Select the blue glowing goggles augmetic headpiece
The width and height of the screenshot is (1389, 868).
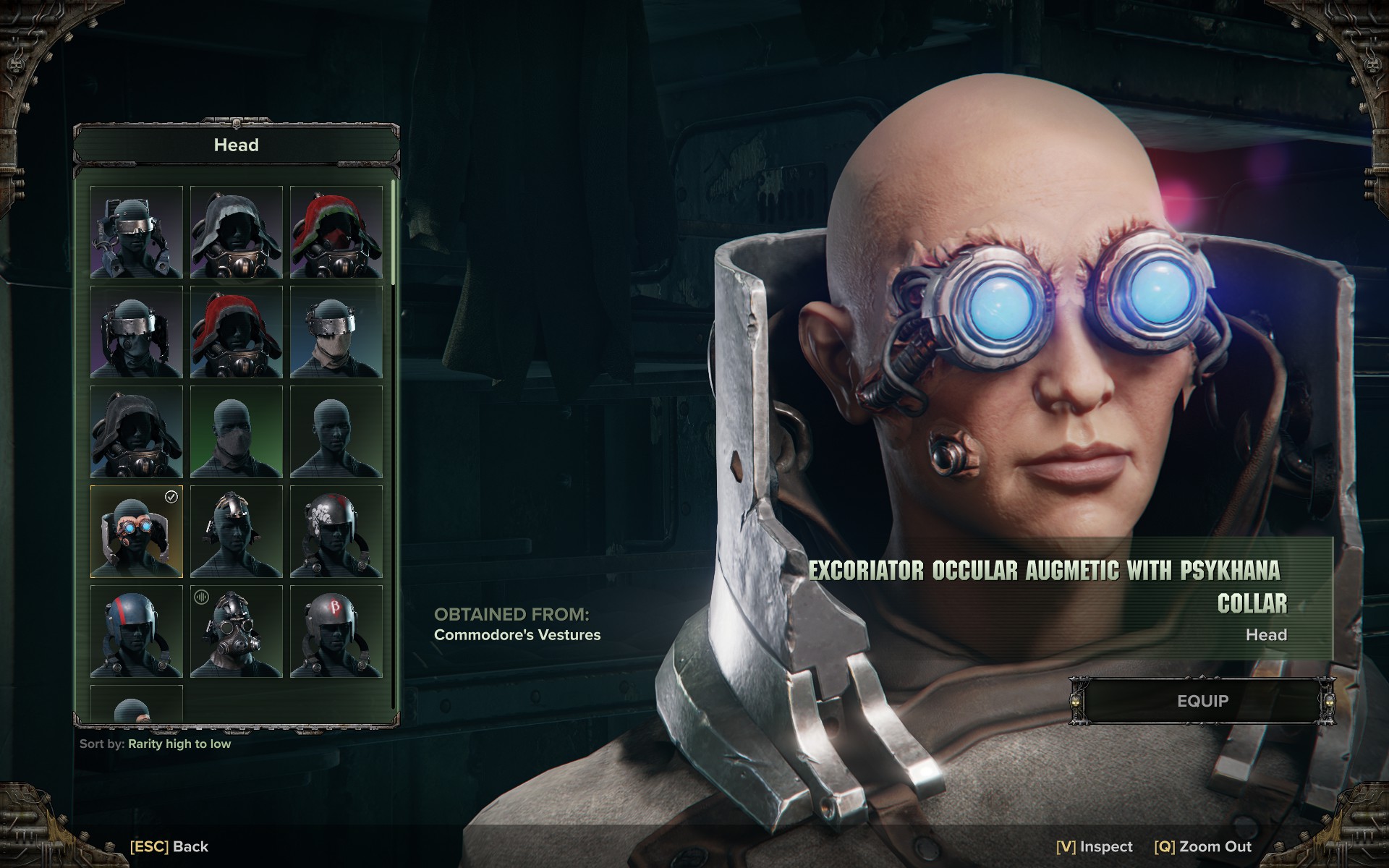[136, 532]
